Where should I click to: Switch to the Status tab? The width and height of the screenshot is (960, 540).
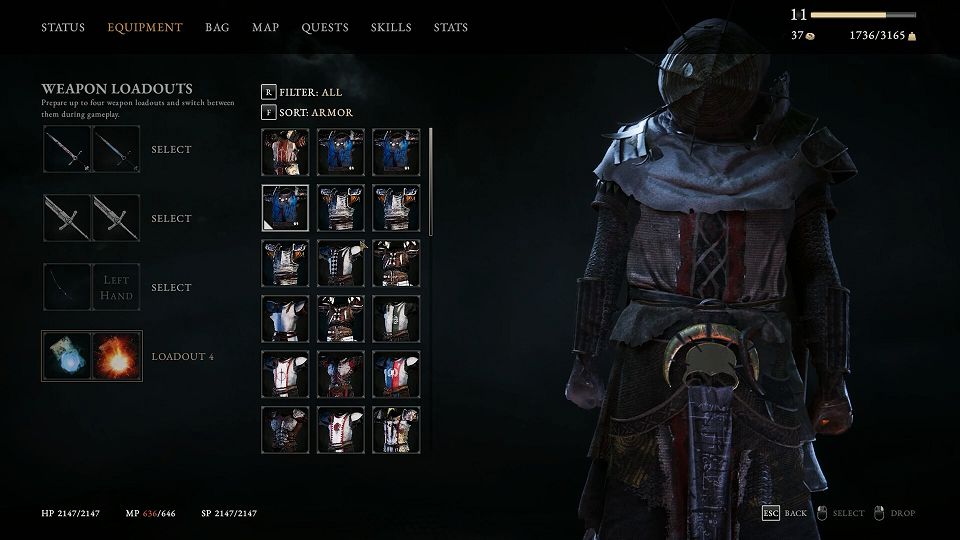[x=63, y=27]
